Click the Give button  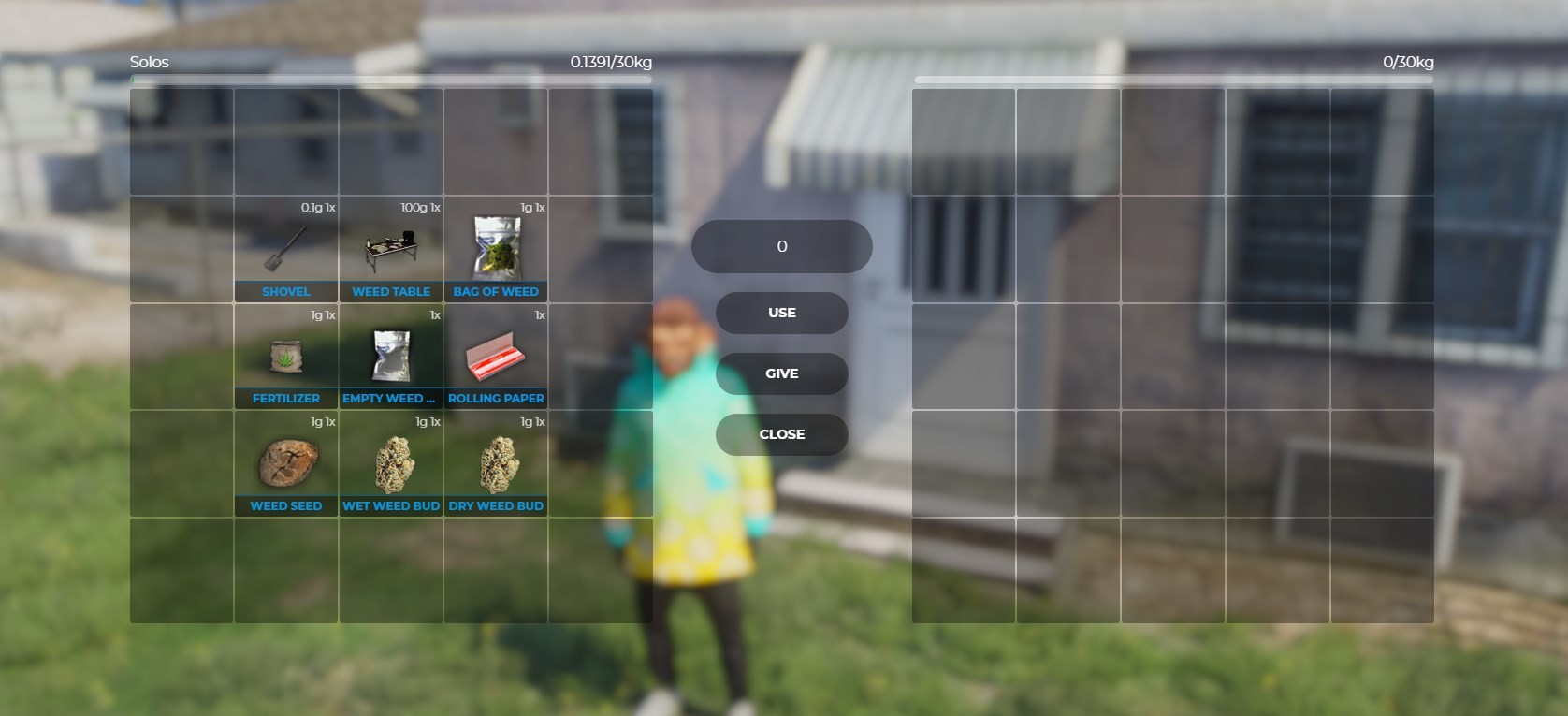(782, 373)
